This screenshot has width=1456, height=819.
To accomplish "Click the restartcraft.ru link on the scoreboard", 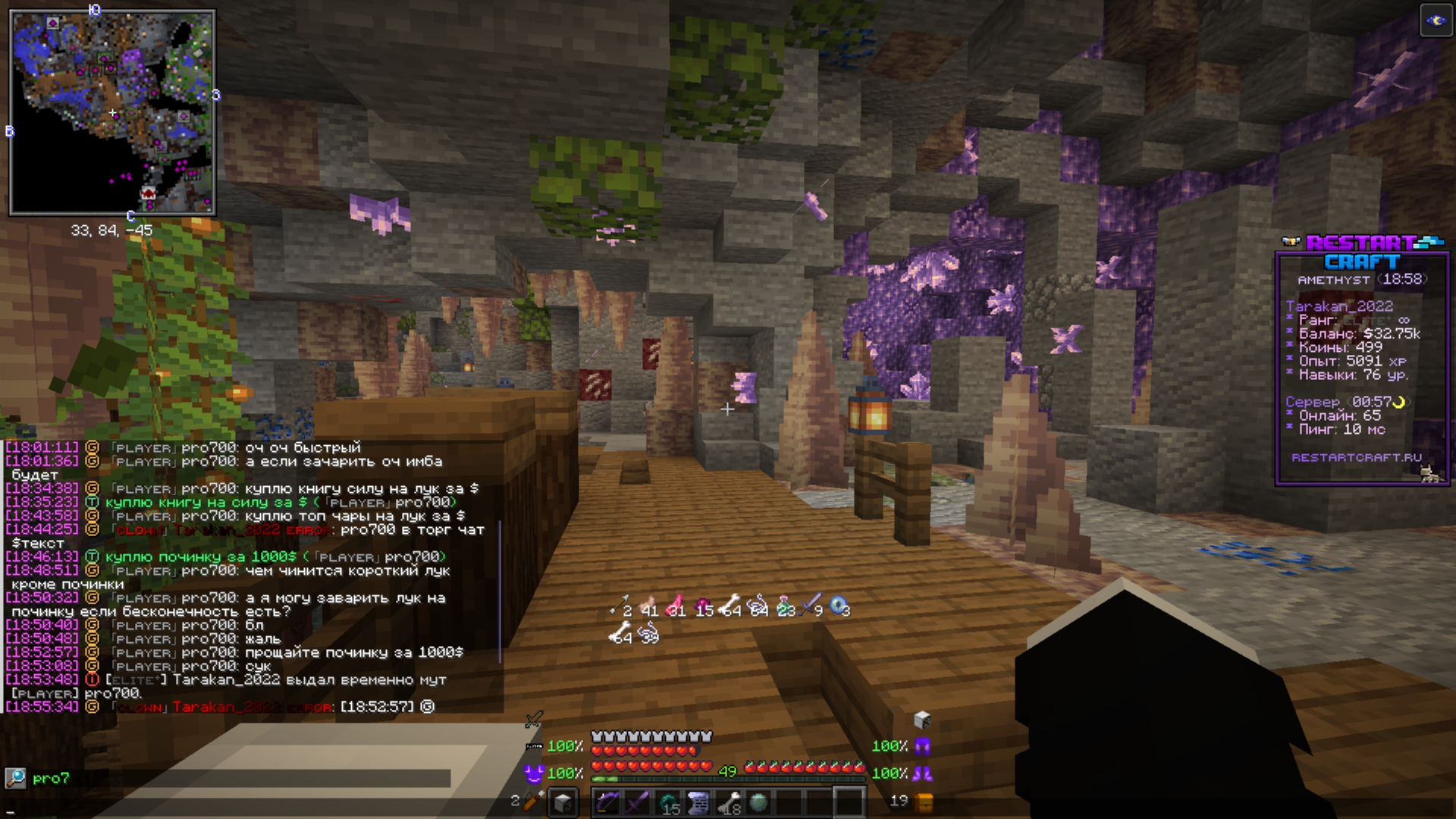I will (1356, 457).
